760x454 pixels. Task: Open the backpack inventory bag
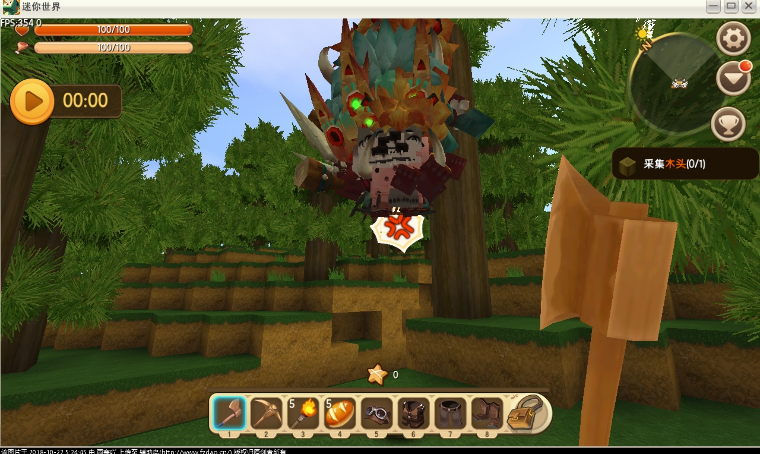coord(527,413)
